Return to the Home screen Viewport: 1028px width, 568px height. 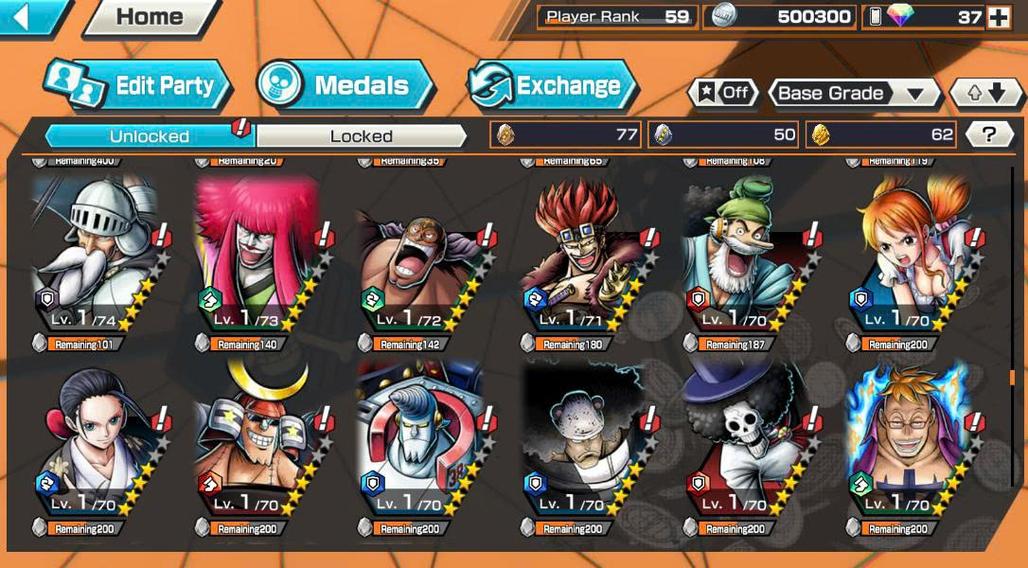click(x=150, y=17)
